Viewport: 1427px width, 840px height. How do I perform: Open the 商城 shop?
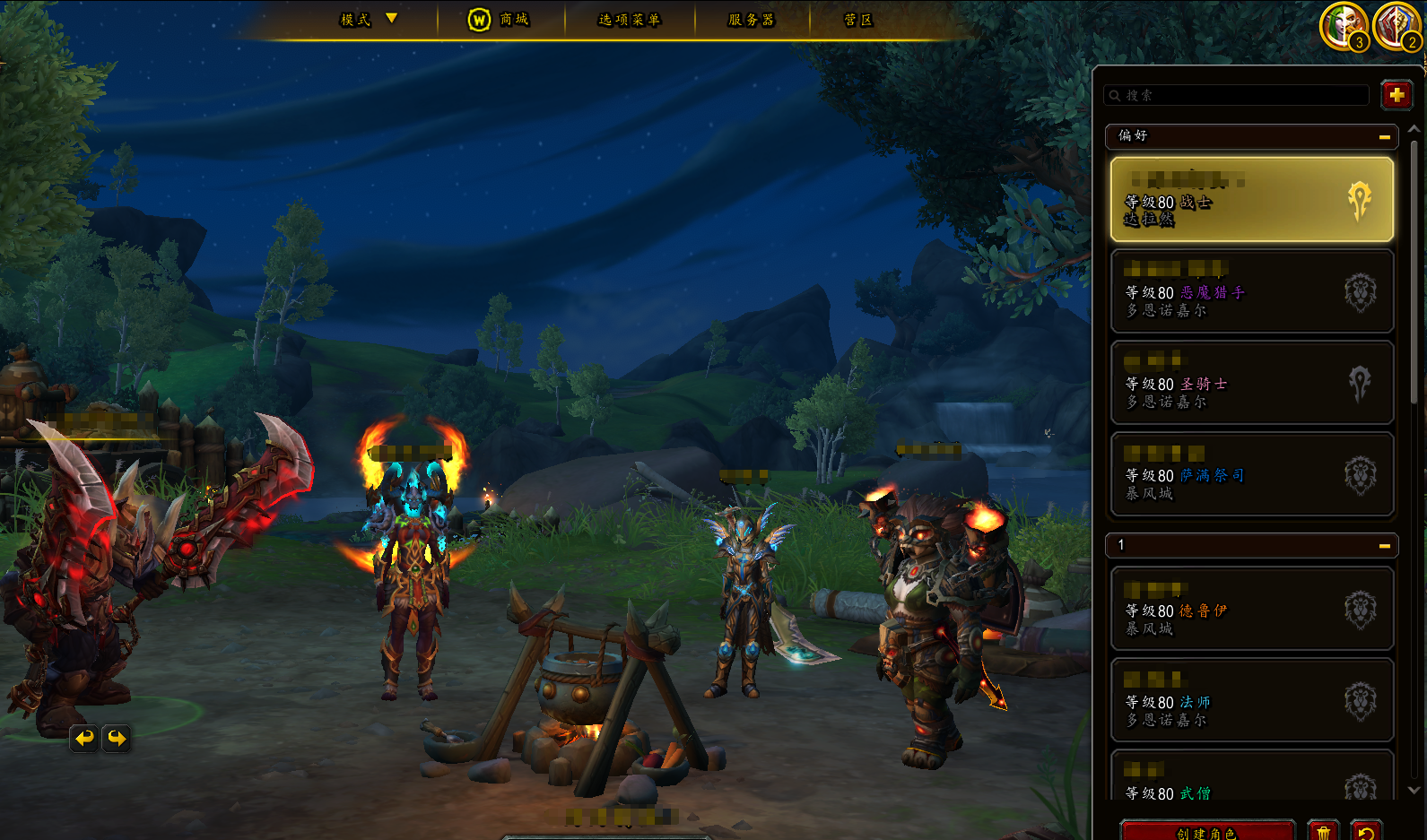click(499, 20)
